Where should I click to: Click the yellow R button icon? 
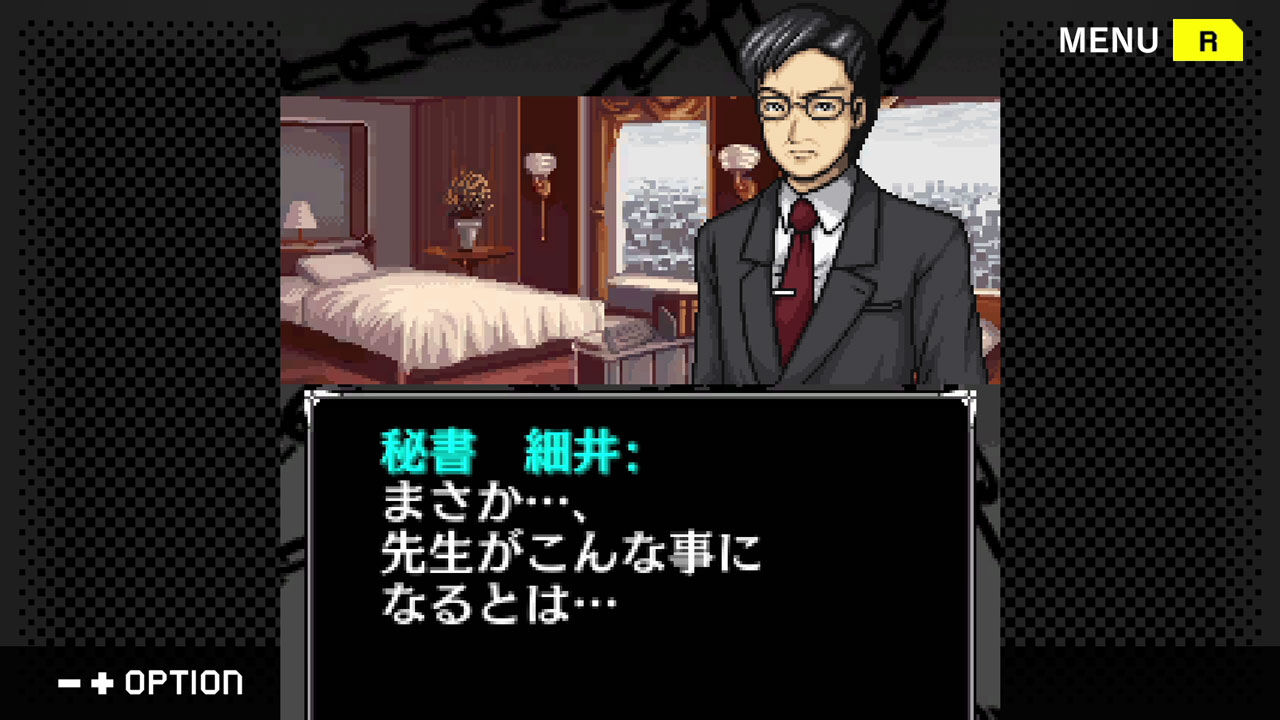pos(1207,41)
